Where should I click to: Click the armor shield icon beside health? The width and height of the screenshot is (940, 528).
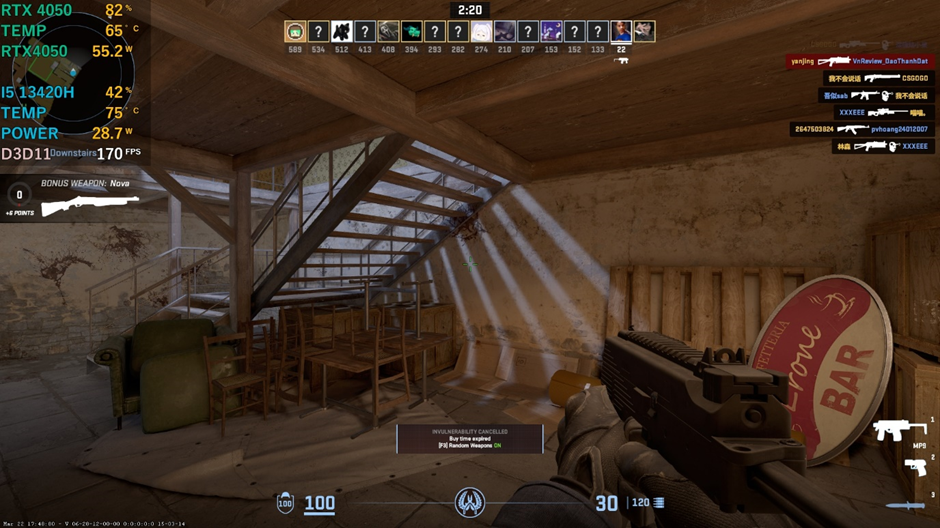(x=285, y=502)
